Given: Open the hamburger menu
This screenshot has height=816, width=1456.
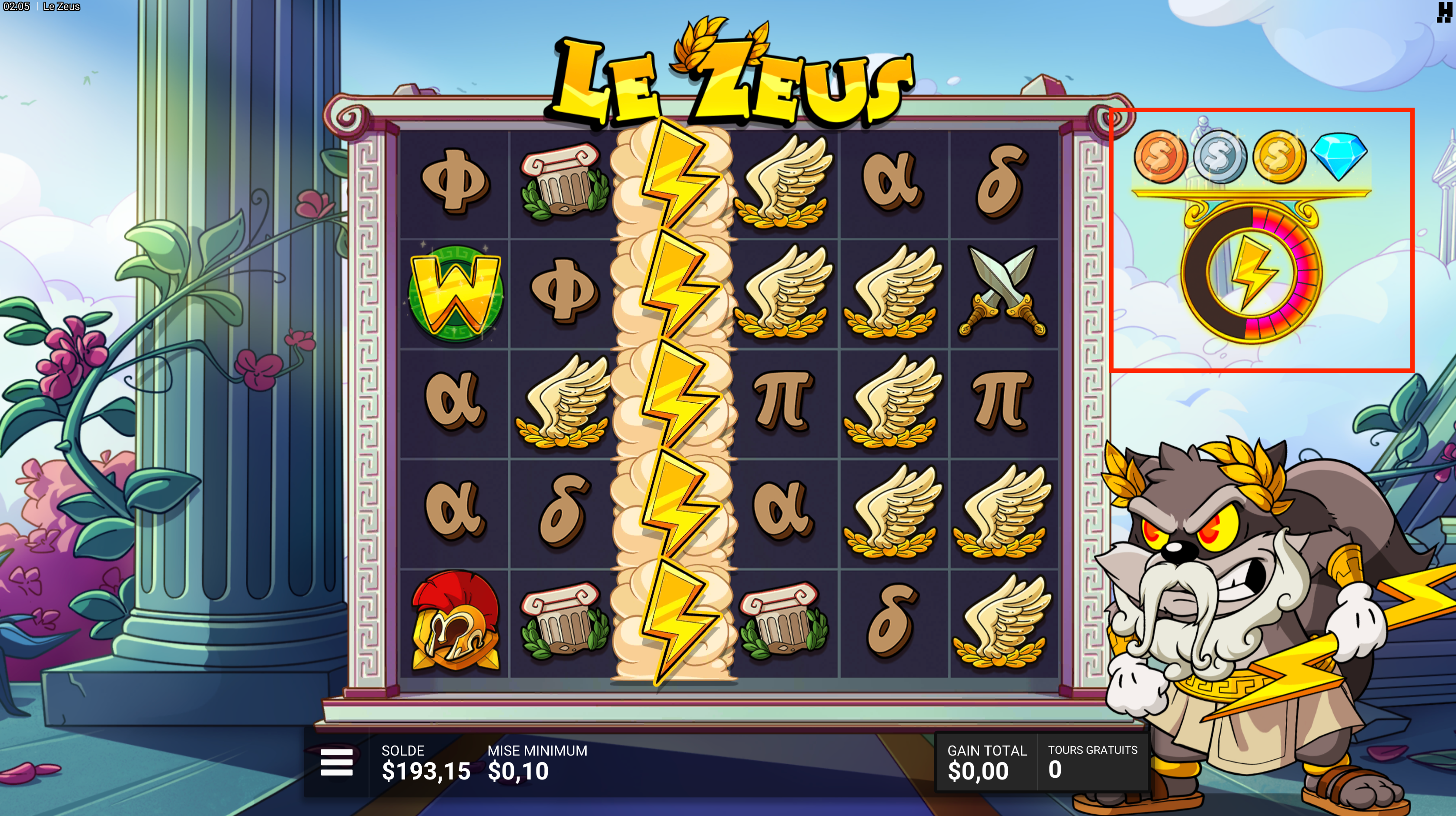Looking at the screenshot, I should click(336, 762).
